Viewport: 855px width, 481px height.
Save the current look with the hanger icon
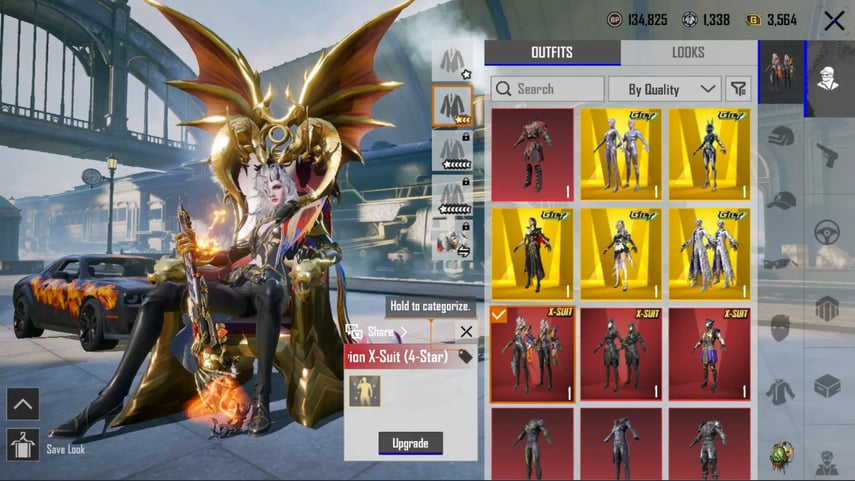point(22,445)
